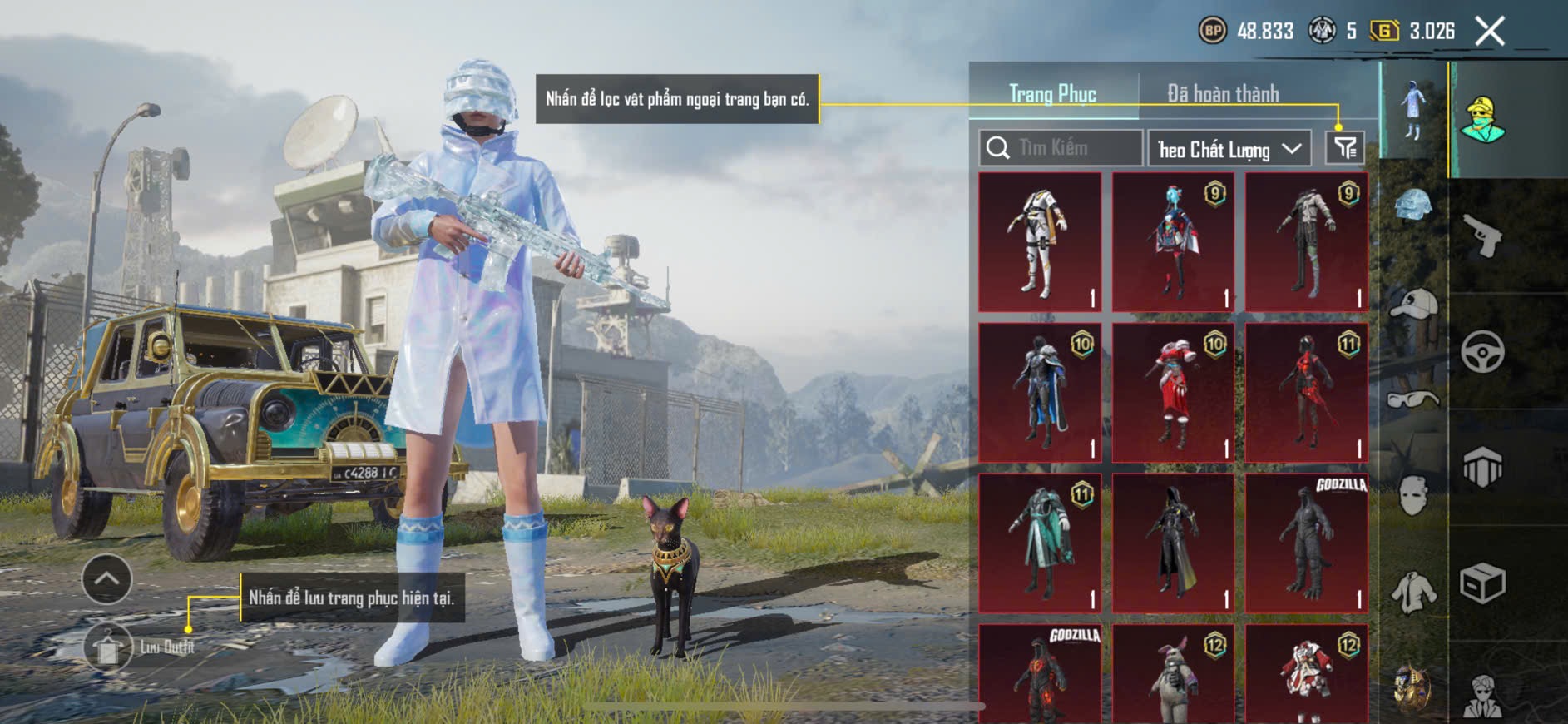Image resolution: width=1568 pixels, height=724 pixels.
Task: Switch to the Trang Phục tab
Action: (1052, 94)
